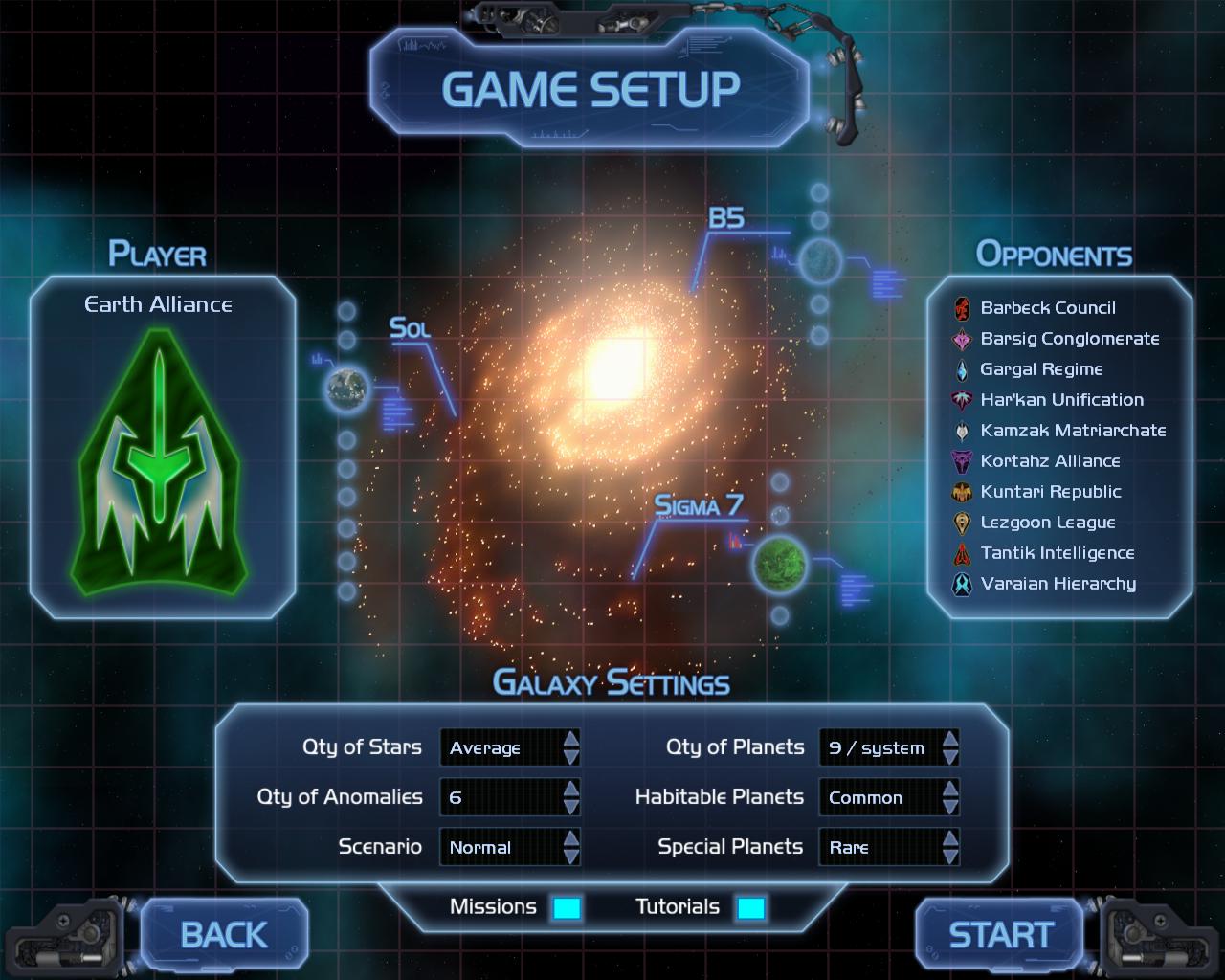
Task: Go back to the previous menu
Action: click(224, 935)
